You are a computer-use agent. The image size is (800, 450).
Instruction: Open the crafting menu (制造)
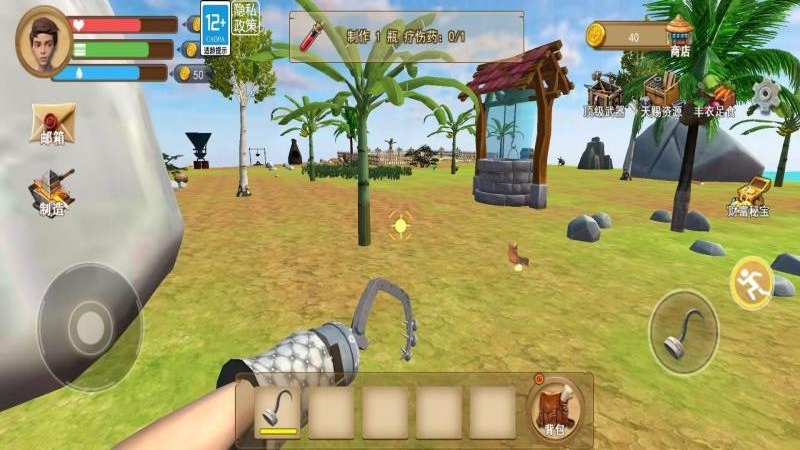click(x=52, y=192)
